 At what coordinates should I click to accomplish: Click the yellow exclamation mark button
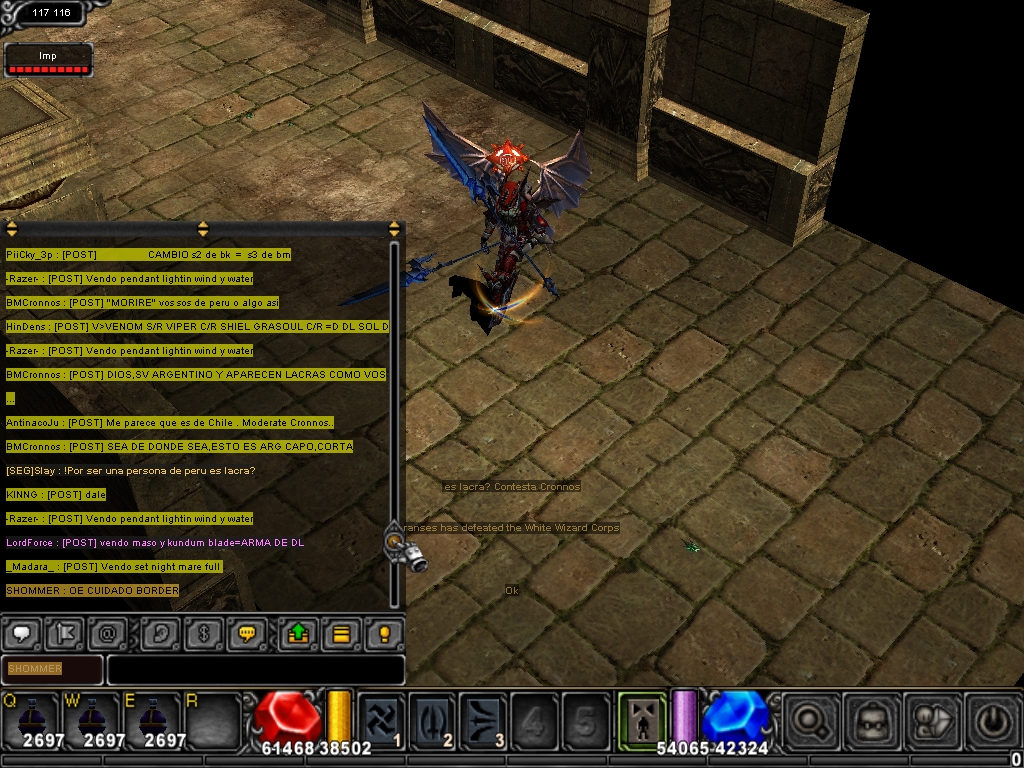tap(384, 633)
